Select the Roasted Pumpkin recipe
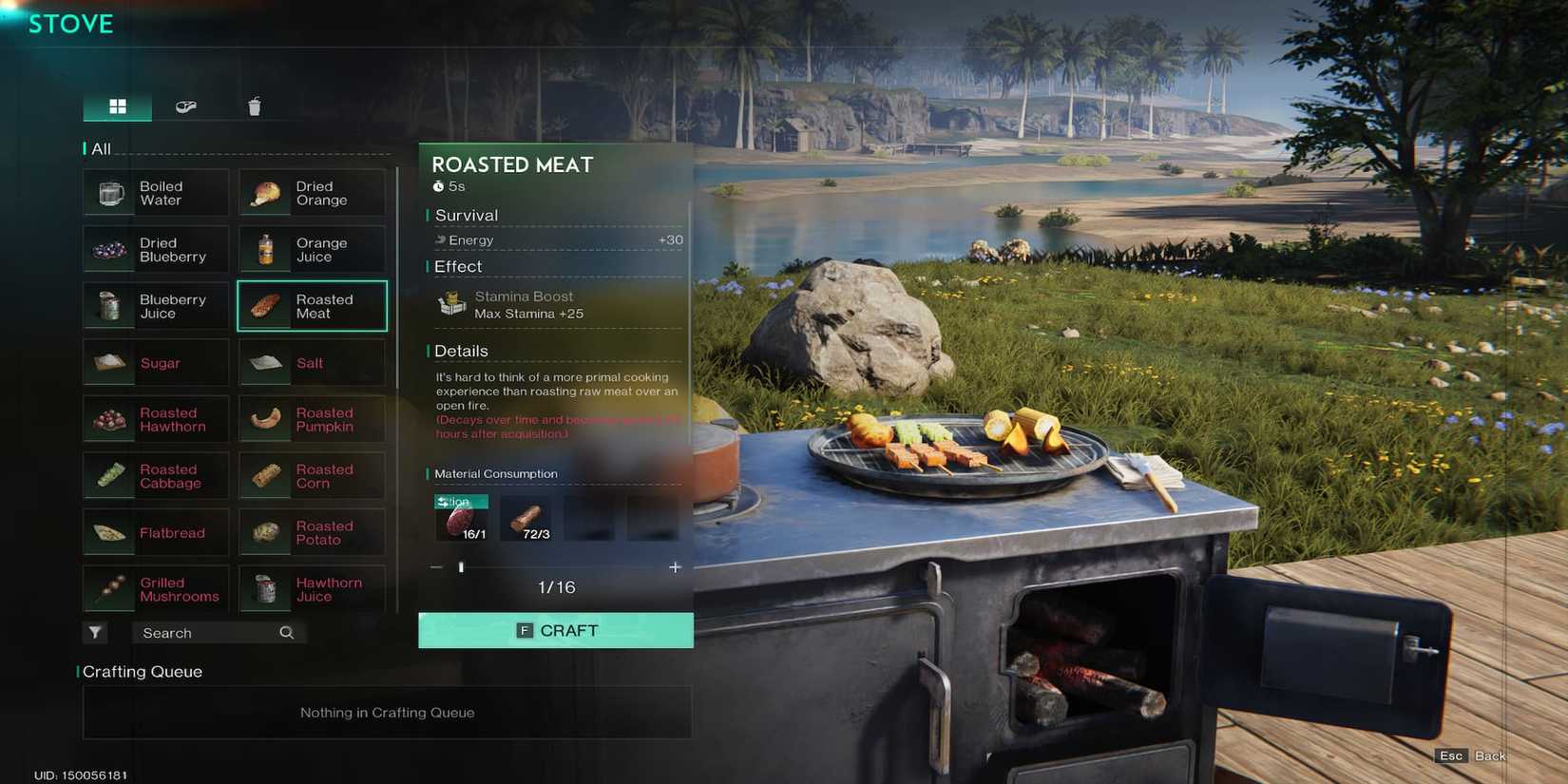The width and height of the screenshot is (1568, 784). (312, 419)
